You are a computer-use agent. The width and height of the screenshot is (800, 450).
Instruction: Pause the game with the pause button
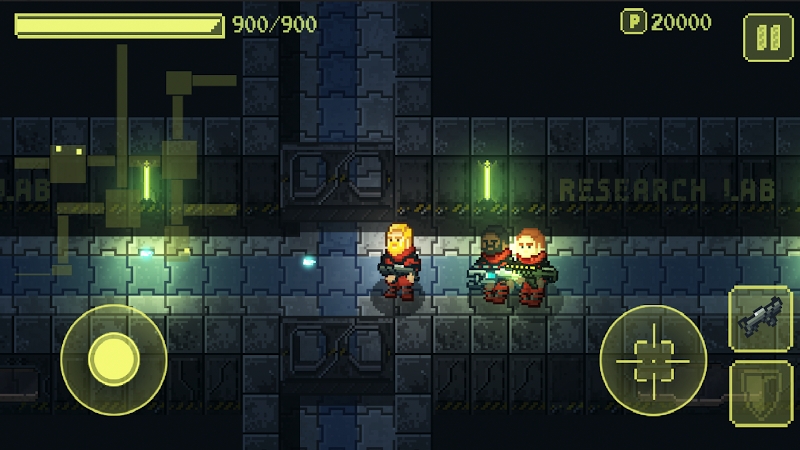[x=767, y=38]
